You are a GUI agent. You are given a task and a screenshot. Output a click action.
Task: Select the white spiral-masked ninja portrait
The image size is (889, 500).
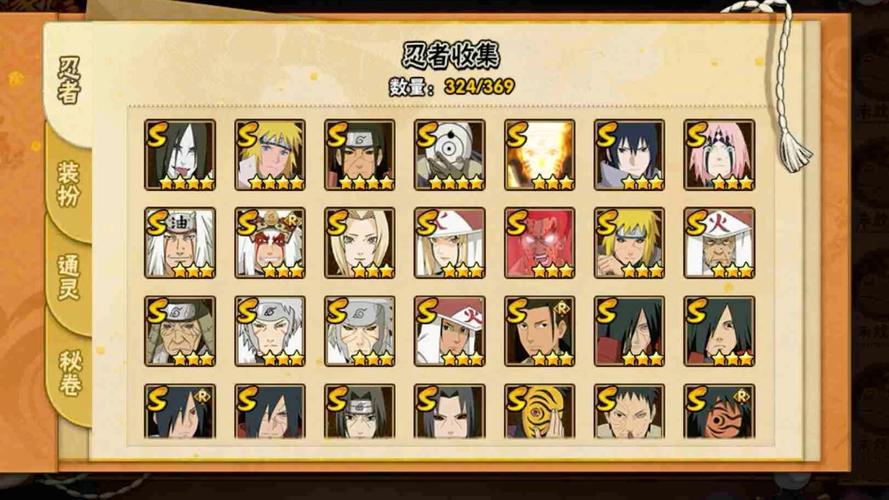pos(449,155)
